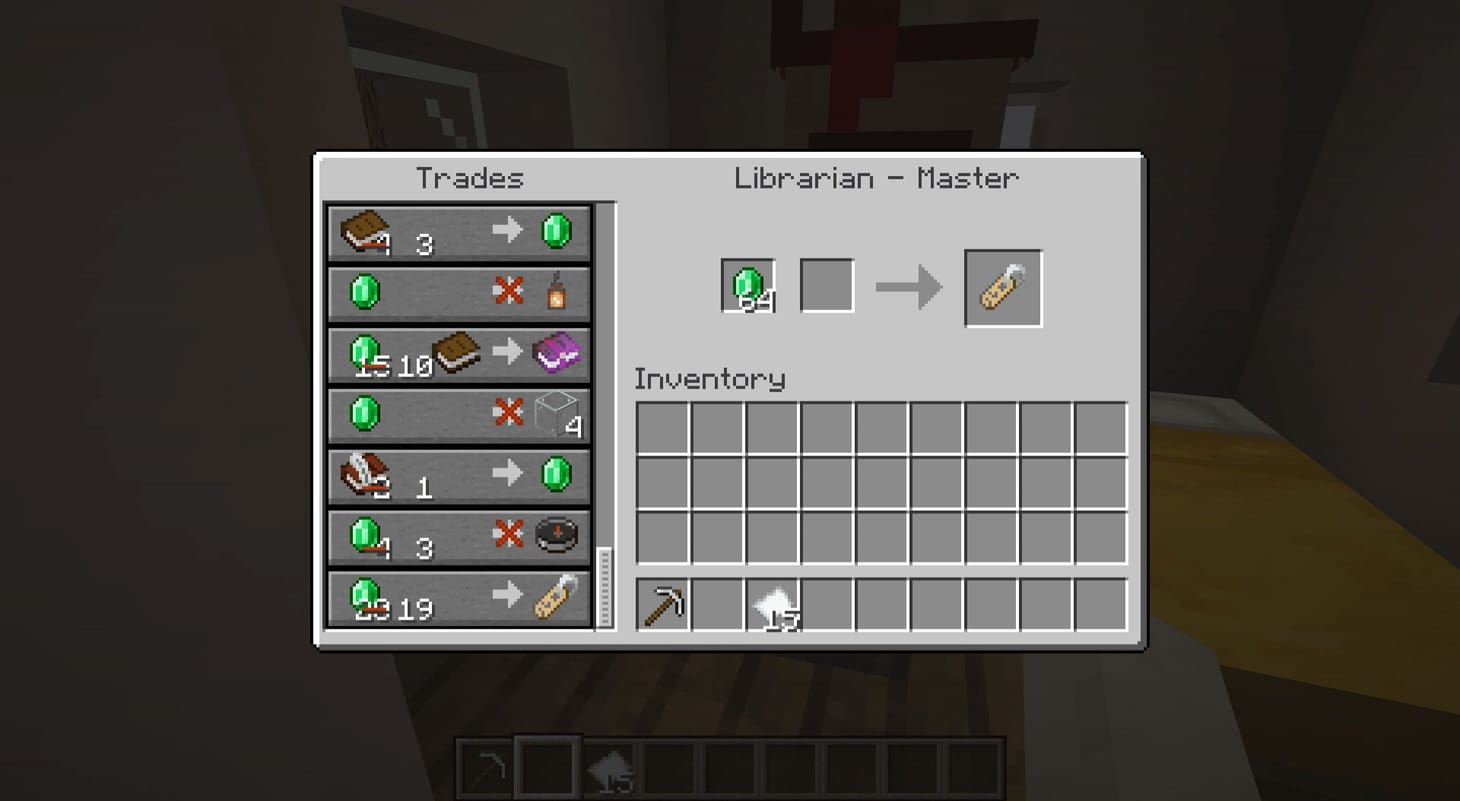The height and width of the screenshot is (801, 1460).
Task: Select the fishing rod trade row
Action: pyautogui.click(x=458, y=596)
